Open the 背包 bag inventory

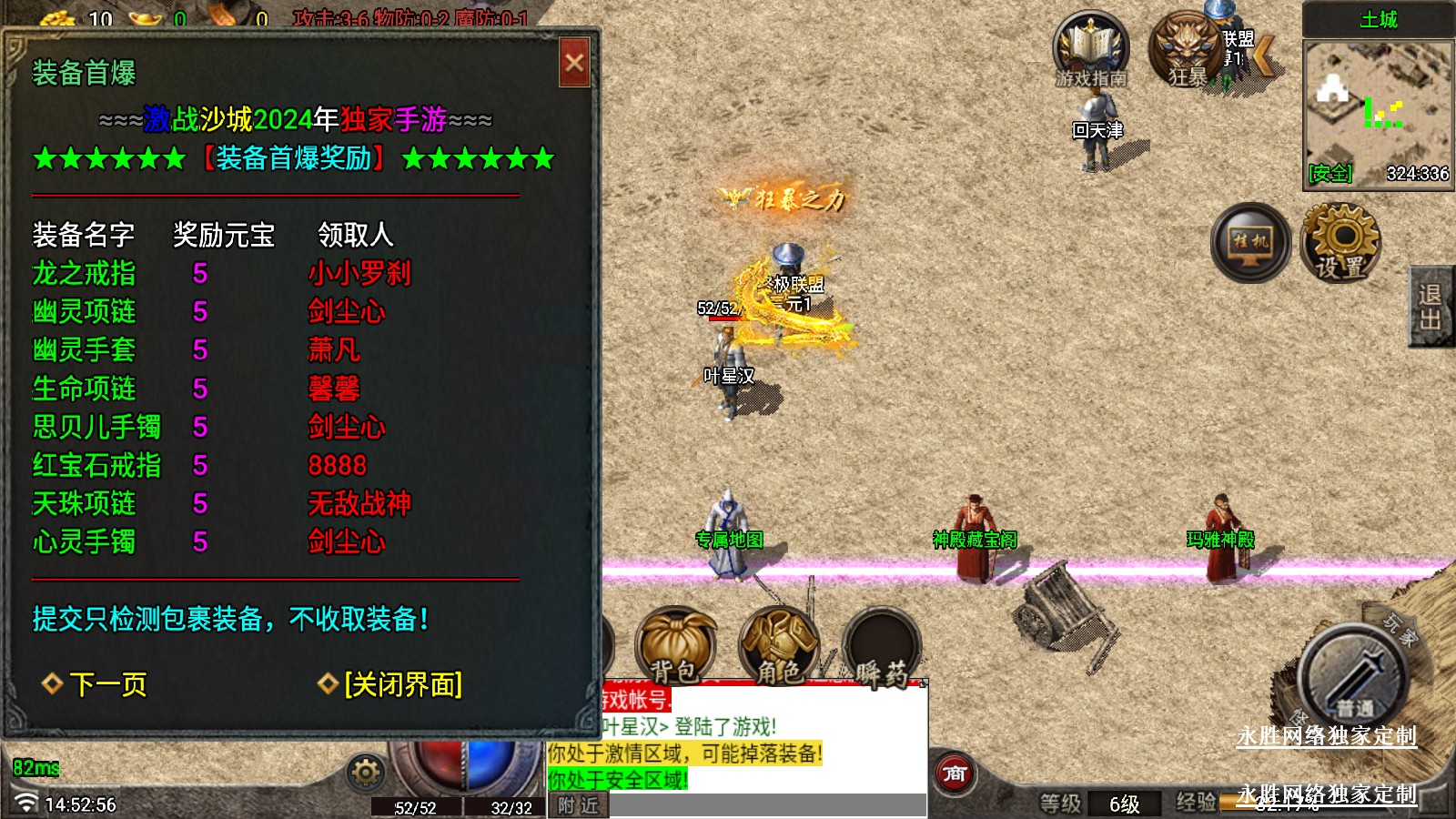pos(675,646)
